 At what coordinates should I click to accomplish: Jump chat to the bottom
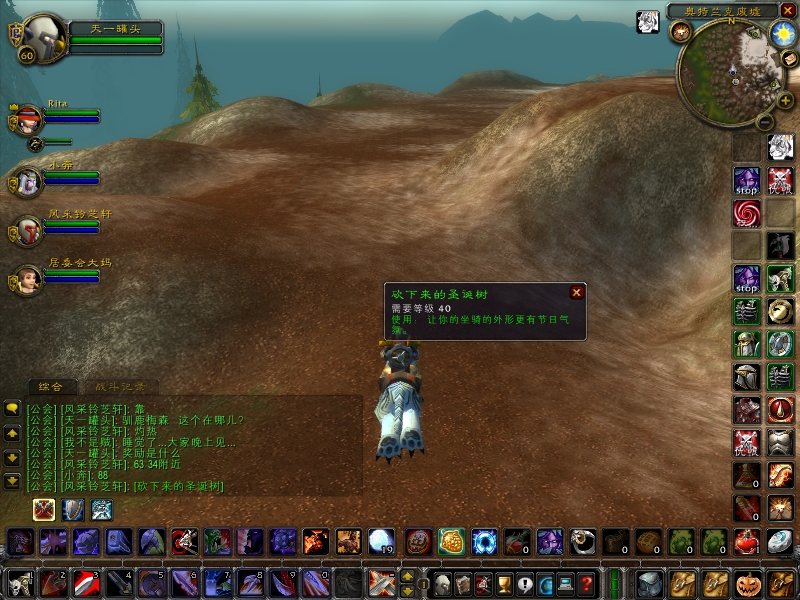(12, 481)
